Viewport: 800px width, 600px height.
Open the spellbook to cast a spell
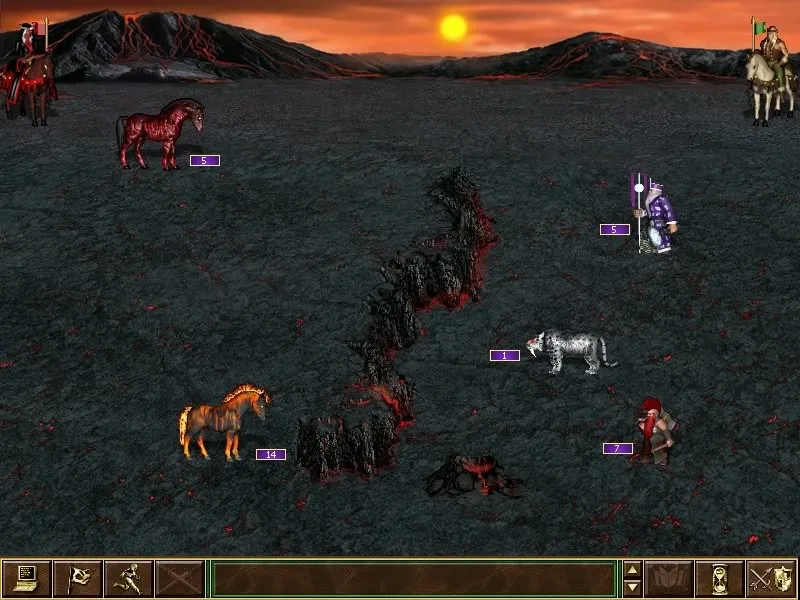pyautogui.click(x=669, y=578)
